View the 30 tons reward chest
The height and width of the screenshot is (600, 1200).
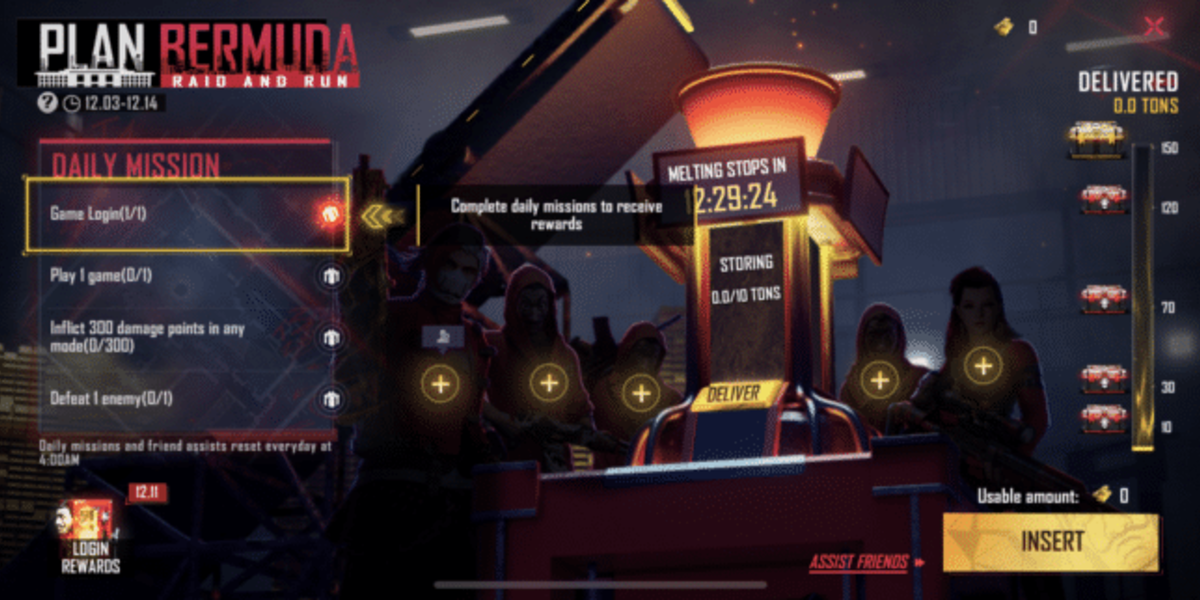pyautogui.click(x=1104, y=379)
